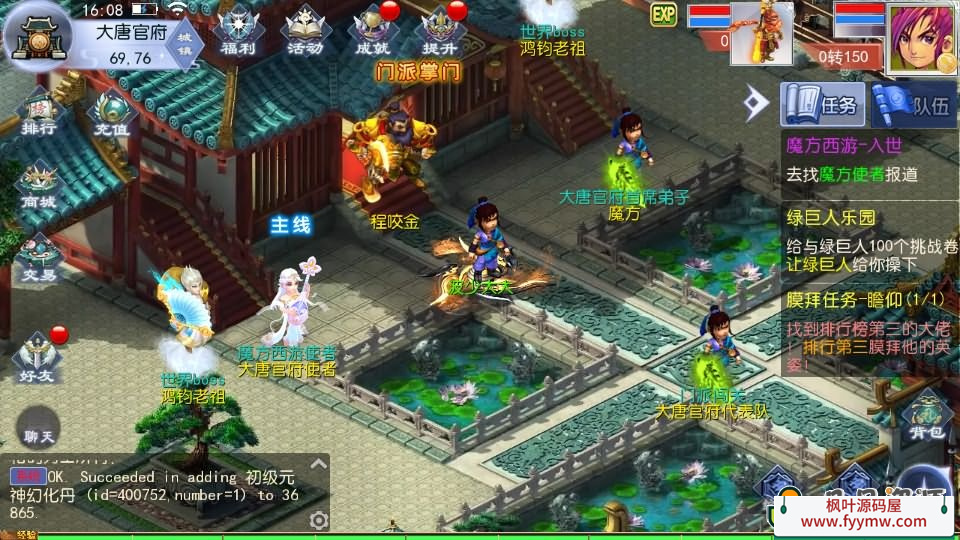Open the purple-haired player portrait
Screen dimensions: 960x540
click(x=922, y=38)
